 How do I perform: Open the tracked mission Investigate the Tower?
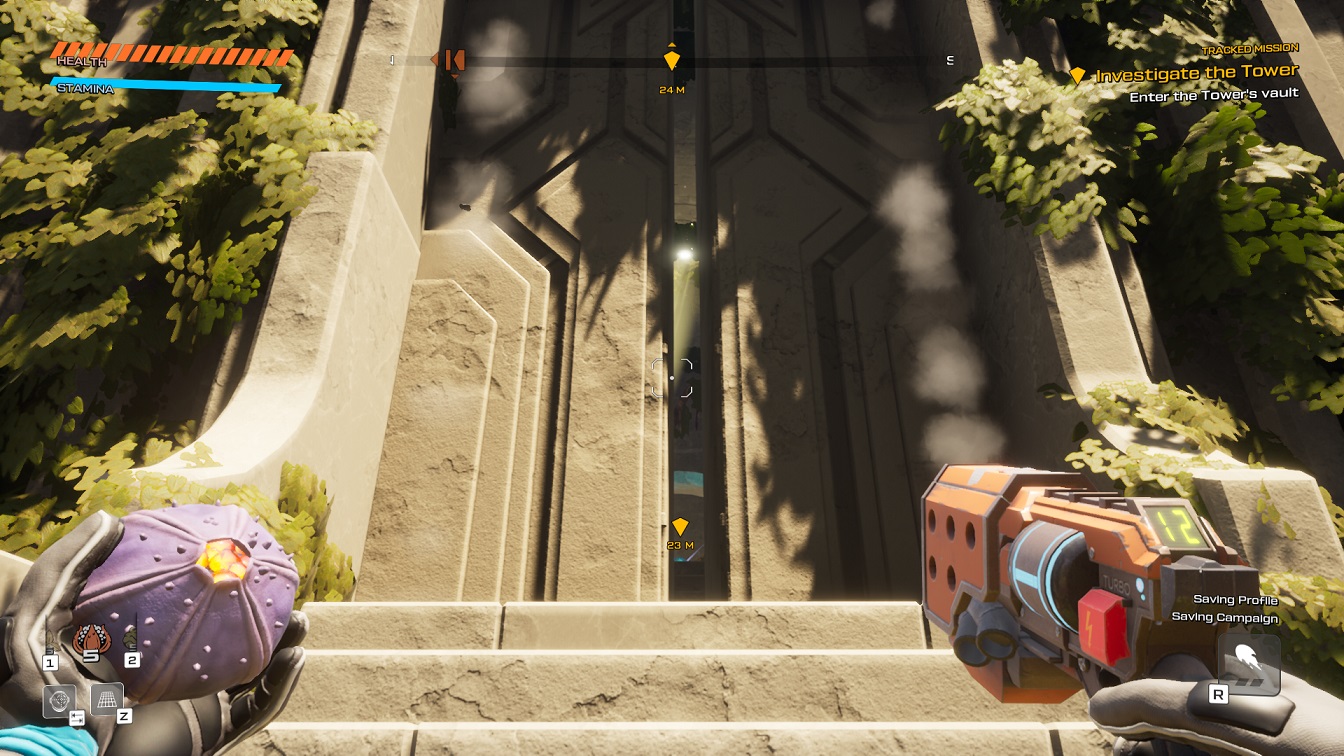coord(1196,74)
